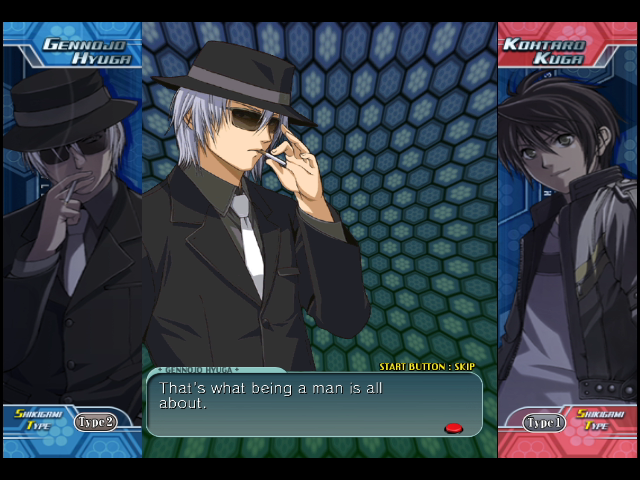640x480 pixels.
Task: Select the Type 1 Shikigami badge
Action: coord(544,423)
